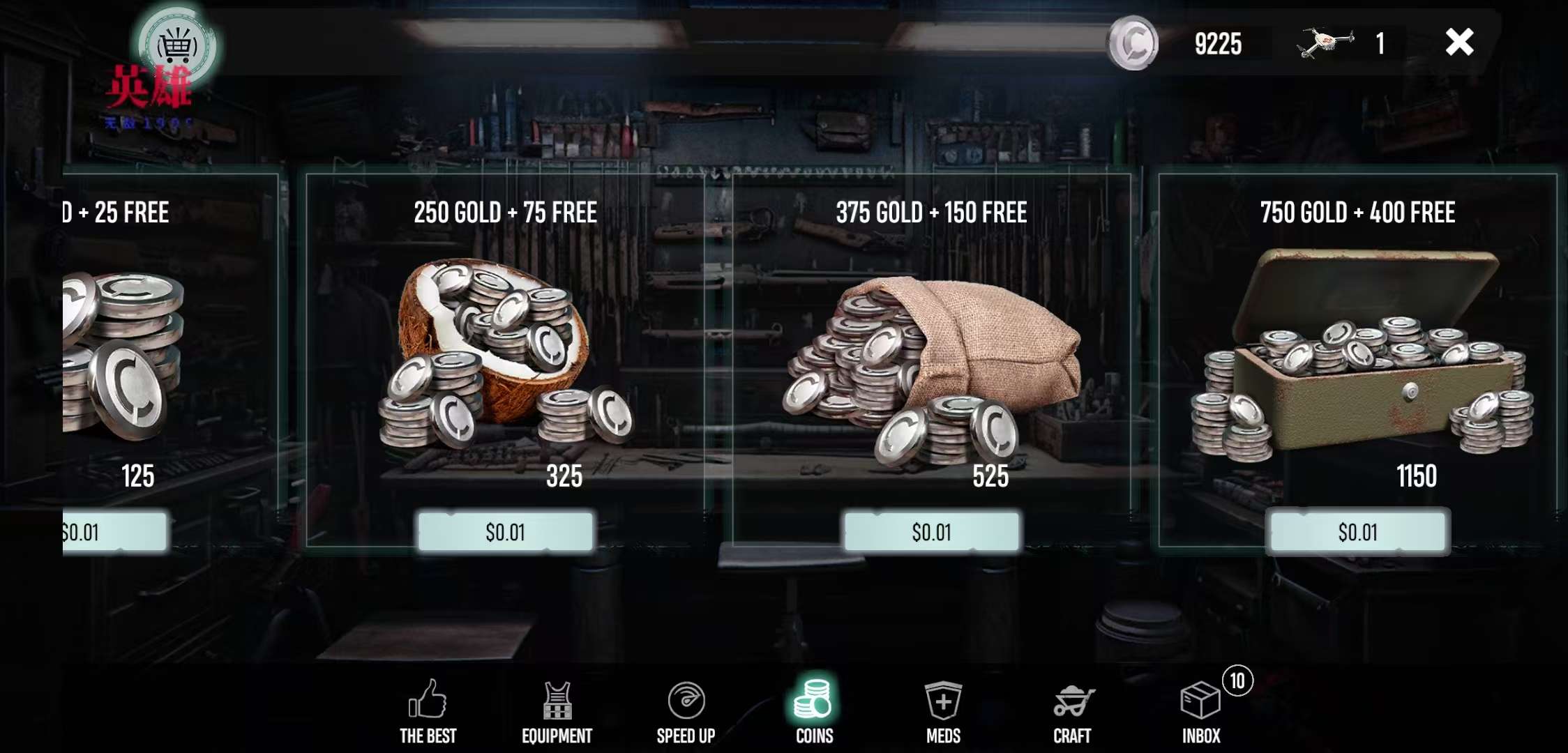This screenshot has width=1568, height=753.
Task: Buy the 750 Gold + 400 Free pack
Action: tap(1357, 532)
